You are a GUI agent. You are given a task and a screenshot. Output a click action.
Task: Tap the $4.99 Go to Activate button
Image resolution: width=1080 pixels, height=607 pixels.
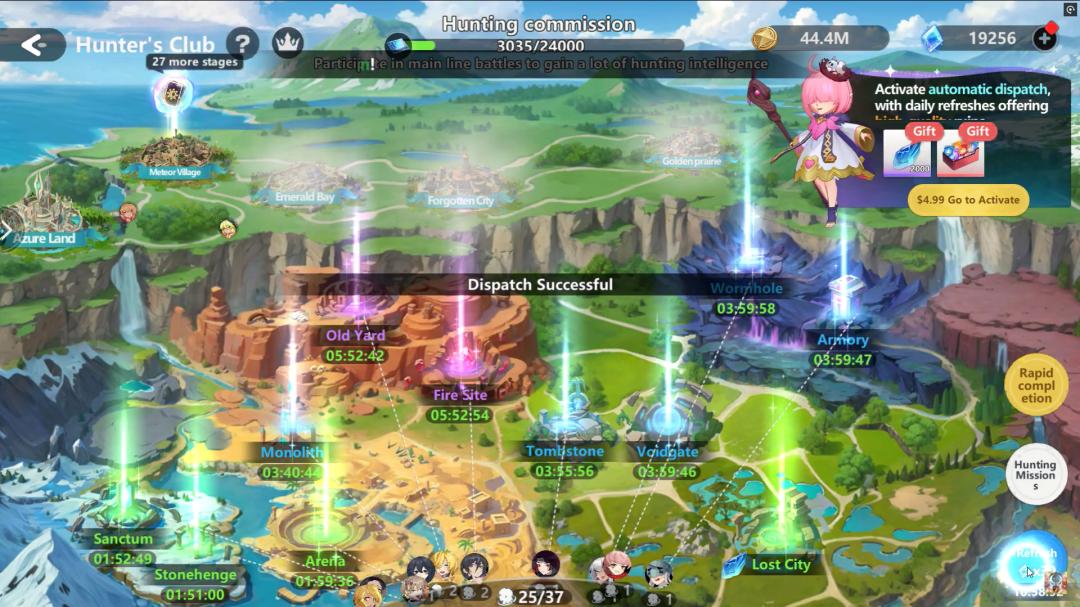968,200
